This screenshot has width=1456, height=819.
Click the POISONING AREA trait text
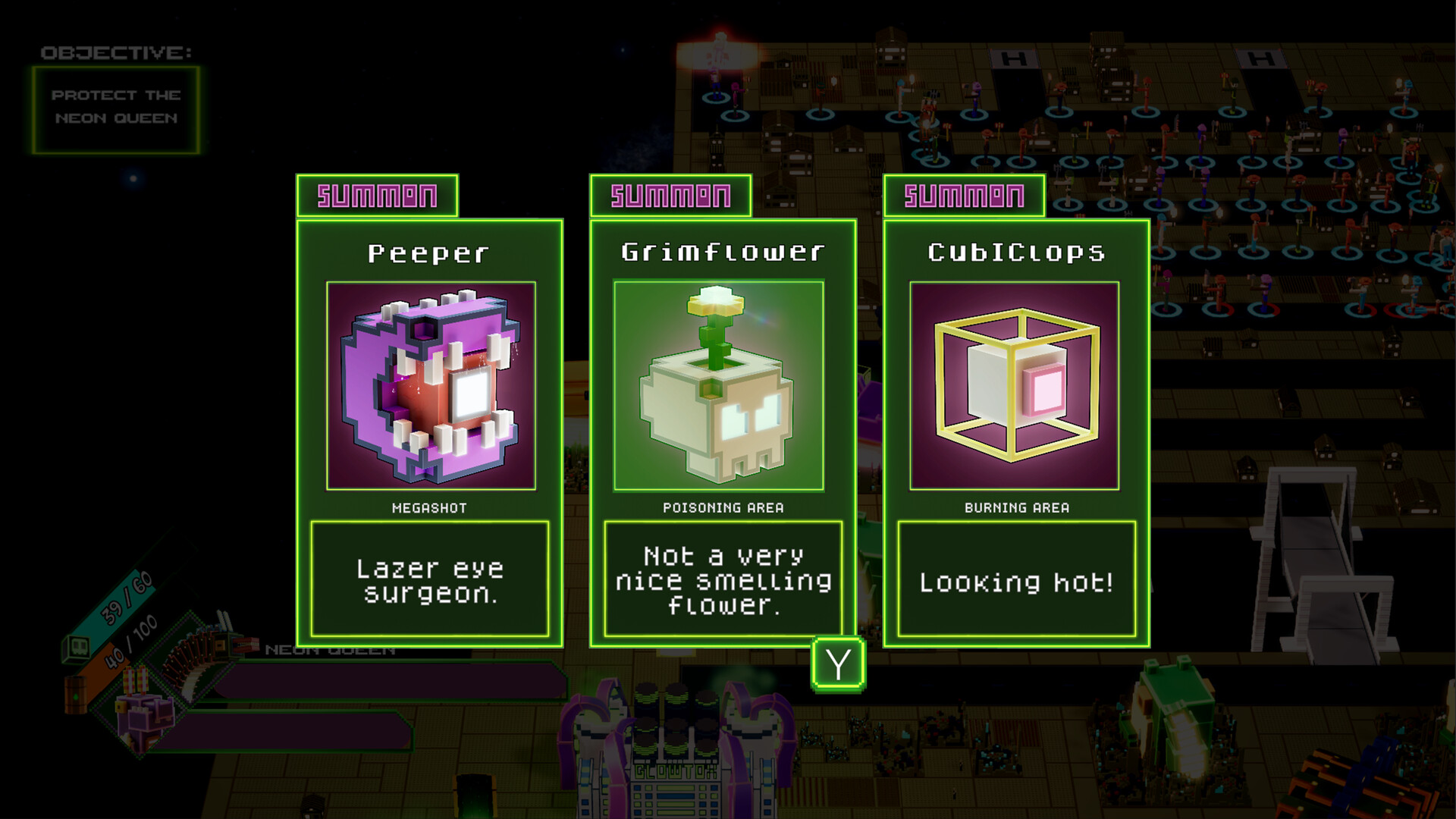tap(723, 508)
